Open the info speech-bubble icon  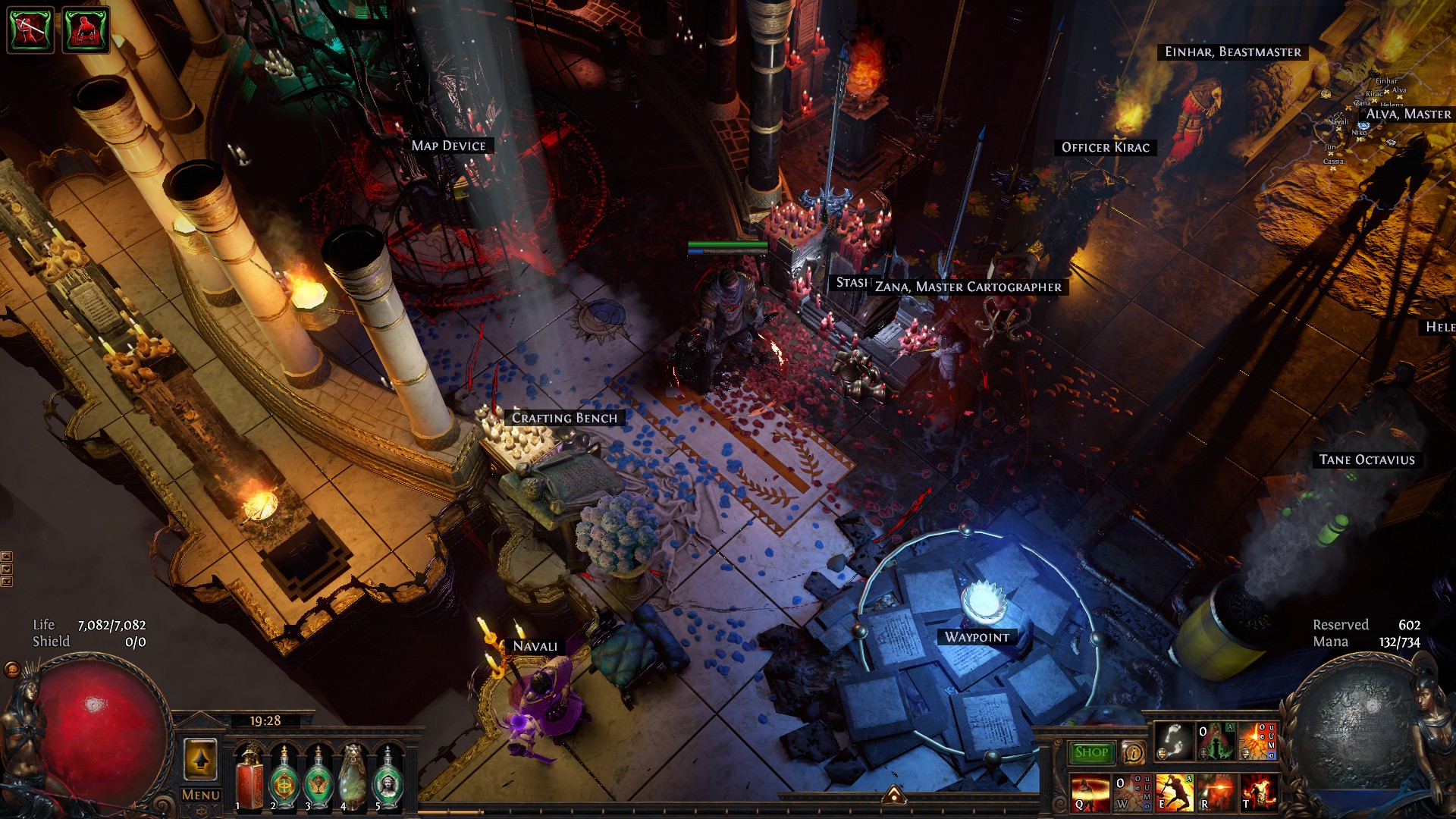tap(1134, 752)
